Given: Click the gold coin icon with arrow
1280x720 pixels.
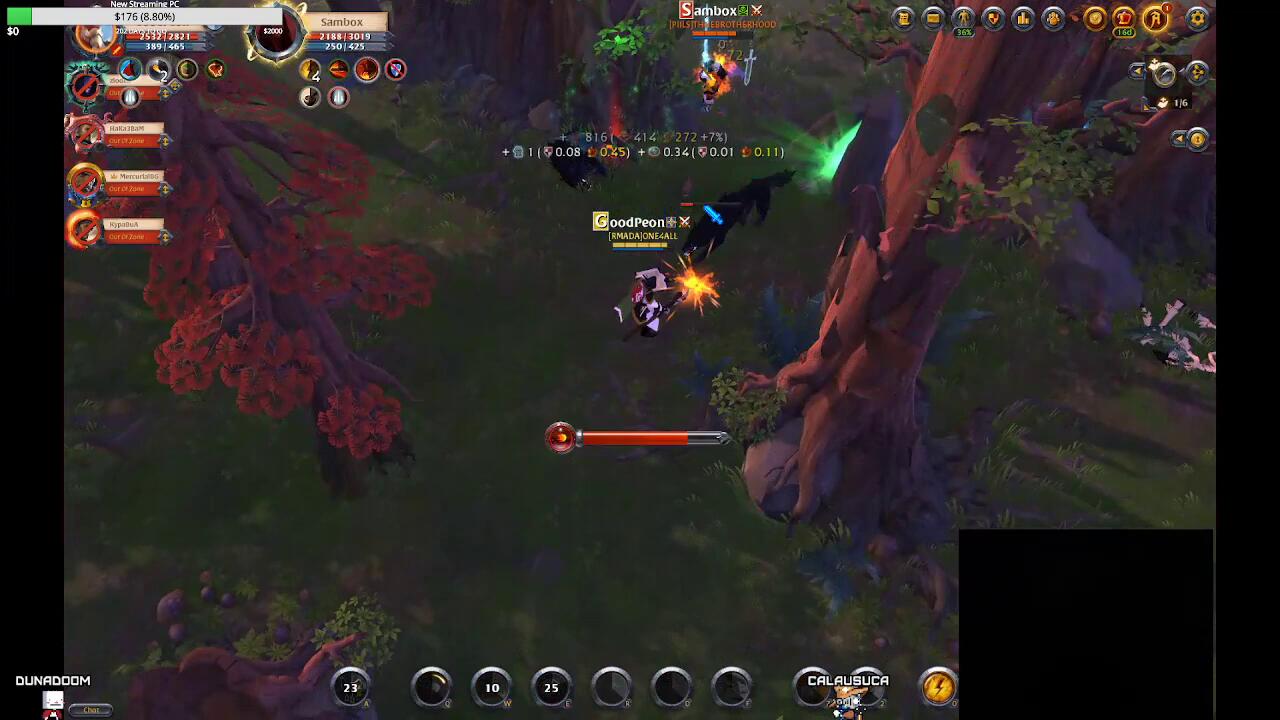Looking at the screenshot, I should pos(1197,139).
